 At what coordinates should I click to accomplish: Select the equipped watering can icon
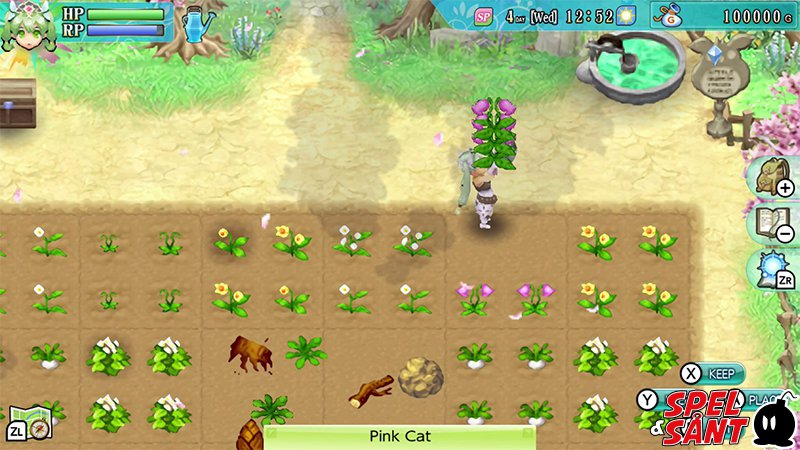click(x=198, y=23)
